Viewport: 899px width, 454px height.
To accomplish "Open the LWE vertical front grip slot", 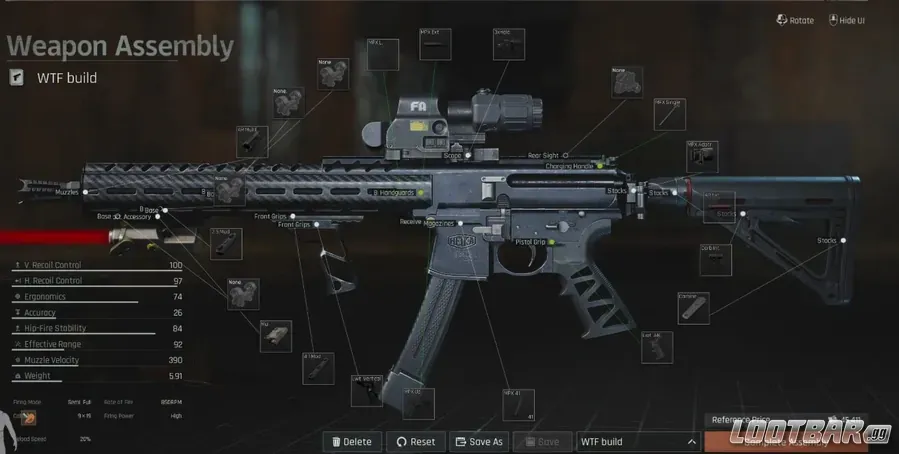I will click(x=366, y=390).
